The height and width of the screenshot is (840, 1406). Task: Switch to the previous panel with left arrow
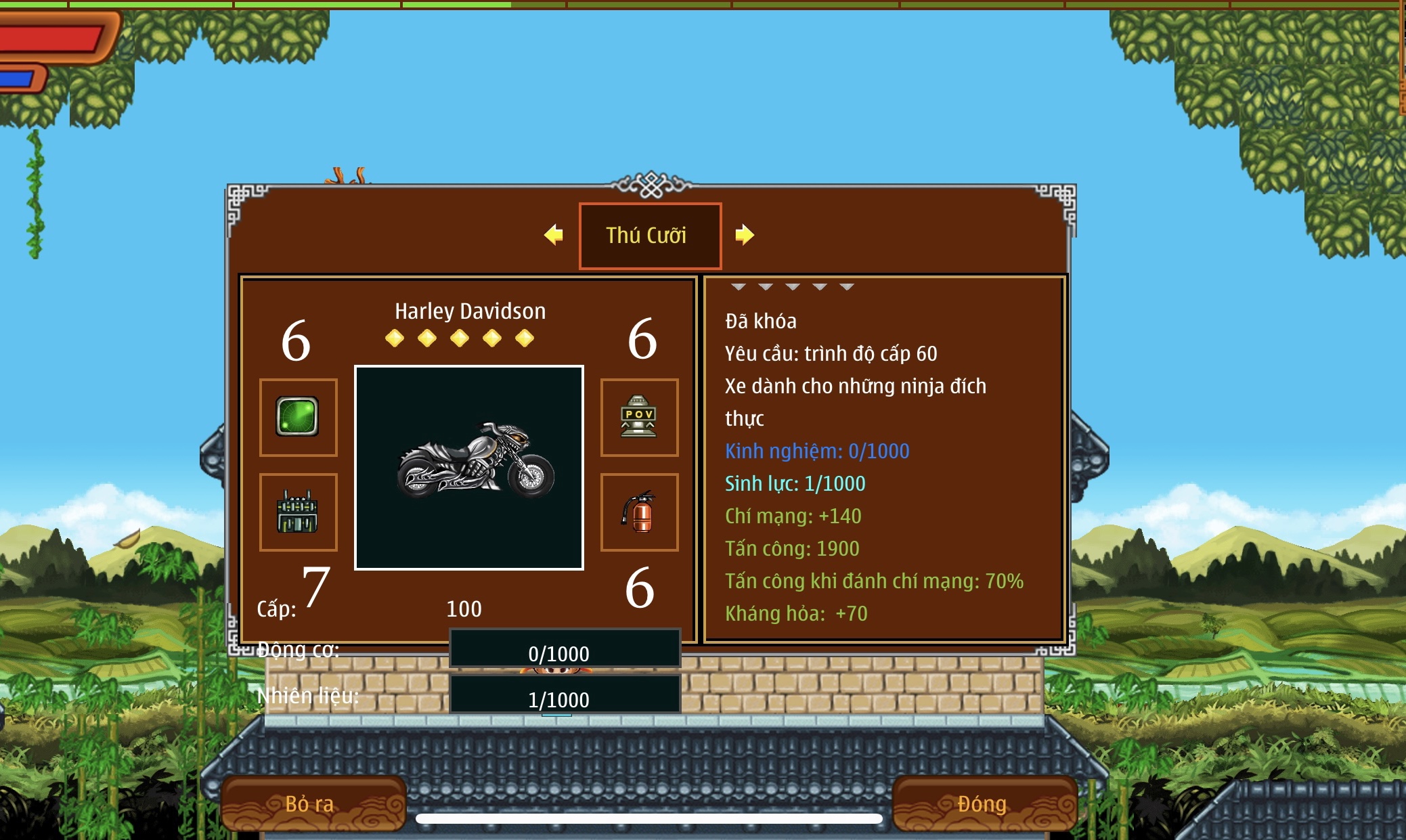(x=554, y=235)
